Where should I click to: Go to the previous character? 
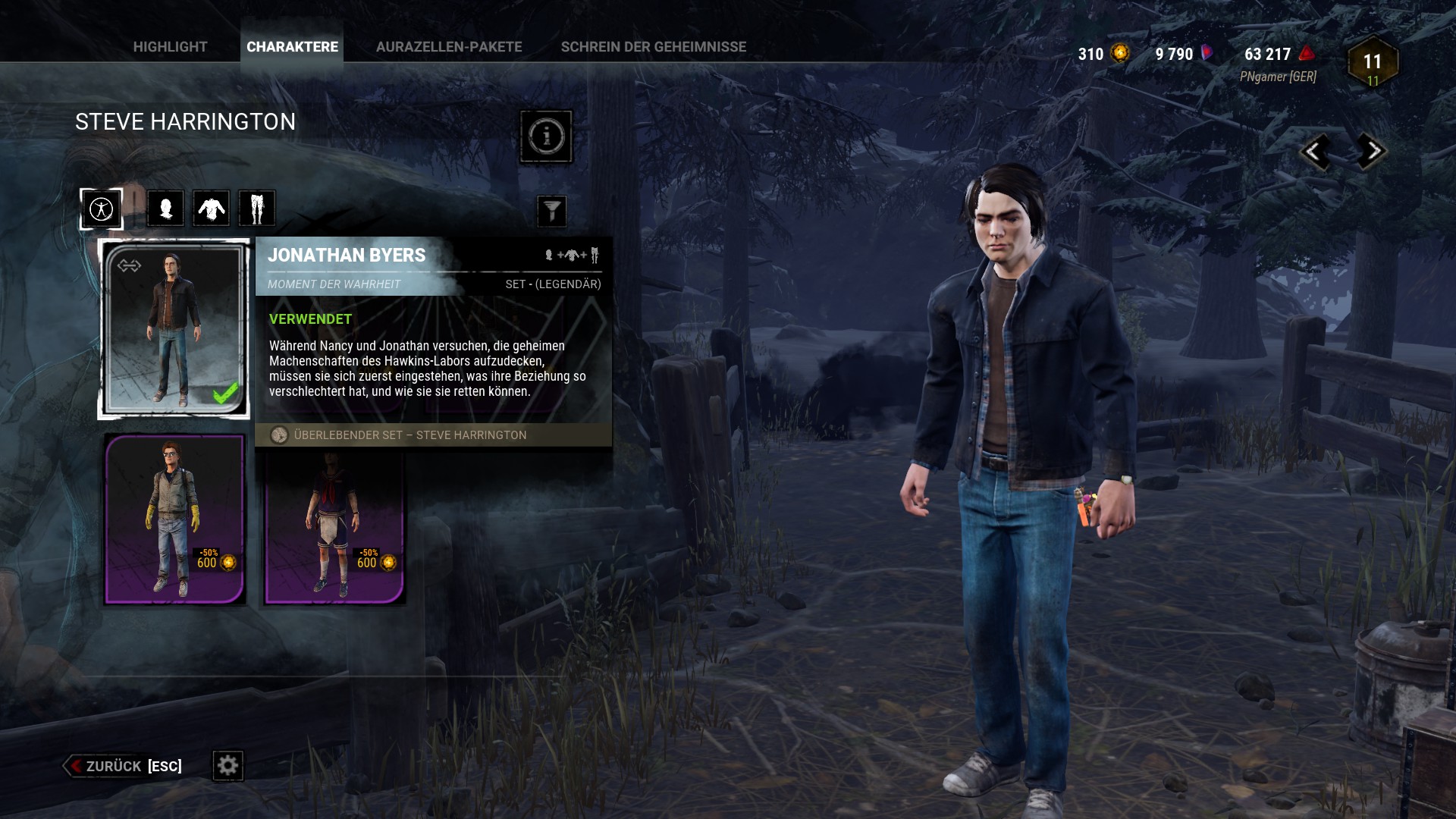coord(1315,152)
